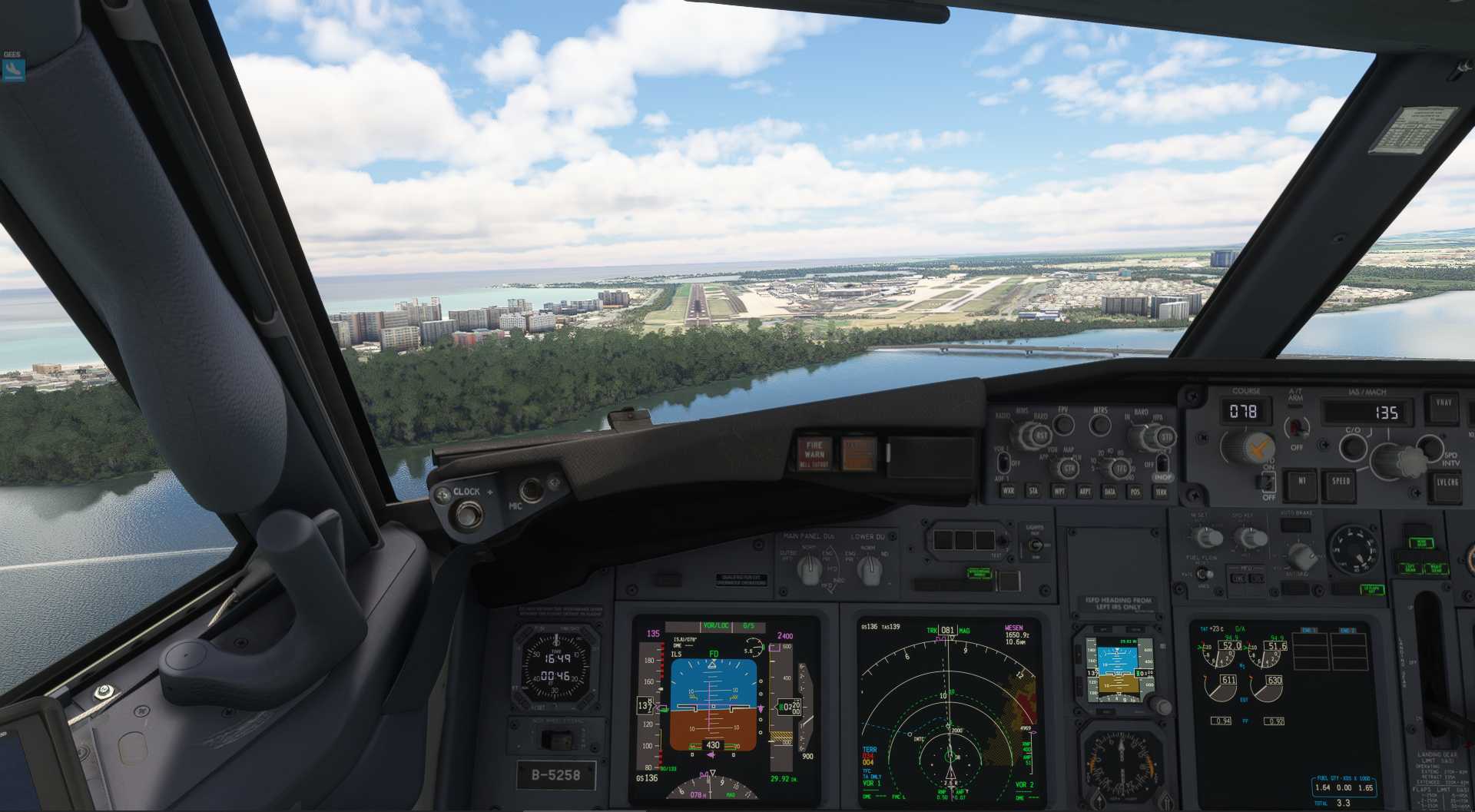The height and width of the screenshot is (812, 1475).
Task: Click the FIRE WARN bell cutout light
Action: pyautogui.click(x=814, y=453)
